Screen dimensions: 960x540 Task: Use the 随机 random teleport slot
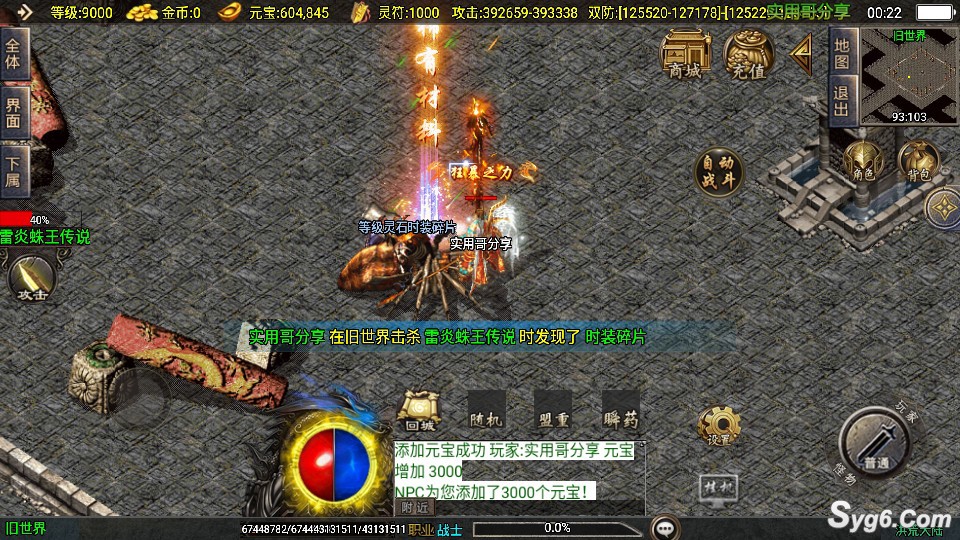(x=485, y=410)
